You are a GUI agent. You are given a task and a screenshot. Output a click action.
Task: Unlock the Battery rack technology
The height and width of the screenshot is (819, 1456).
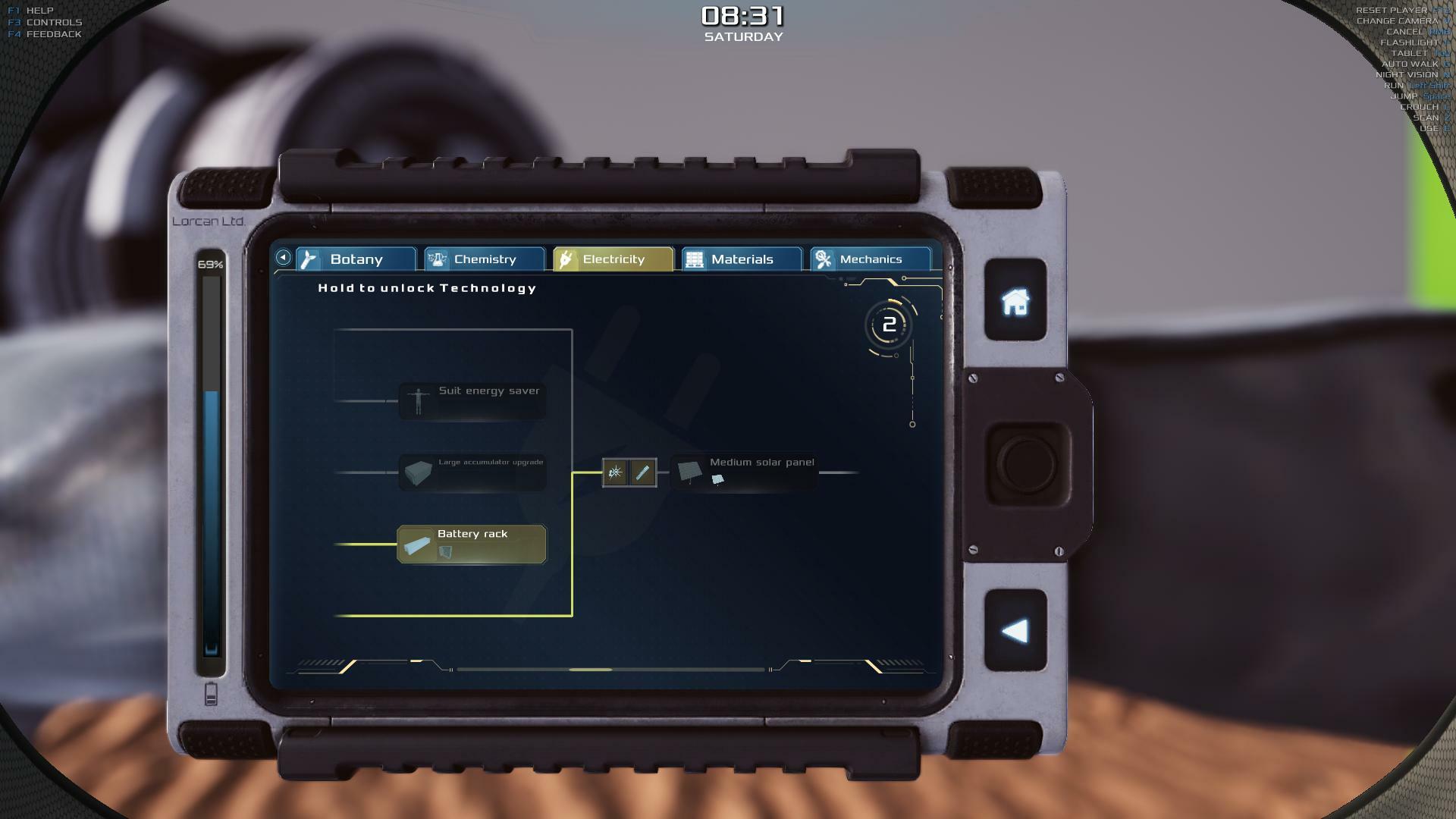coord(472,544)
